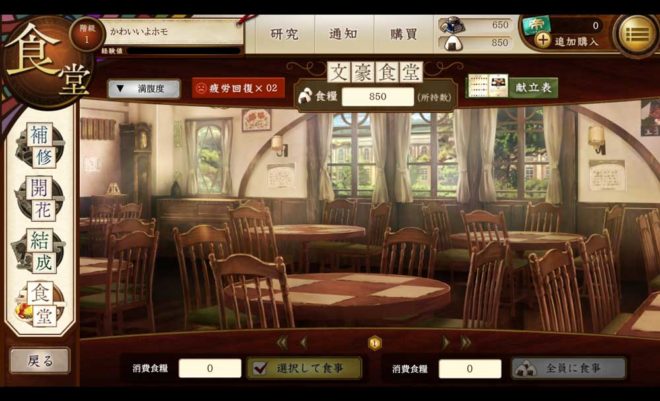Jump to first page with double left arrow
Viewport: 660px width, 401px height.
click(x=282, y=342)
